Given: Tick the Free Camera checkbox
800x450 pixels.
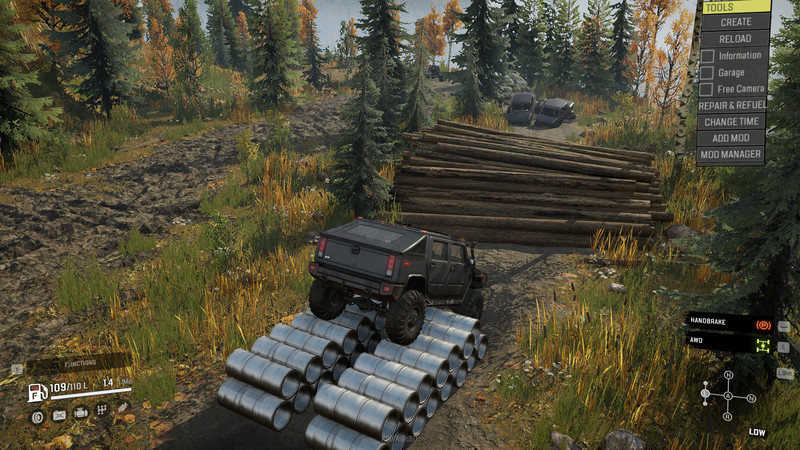Looking at the screenshot, I should pyautogui.click(x=707, y=89).
